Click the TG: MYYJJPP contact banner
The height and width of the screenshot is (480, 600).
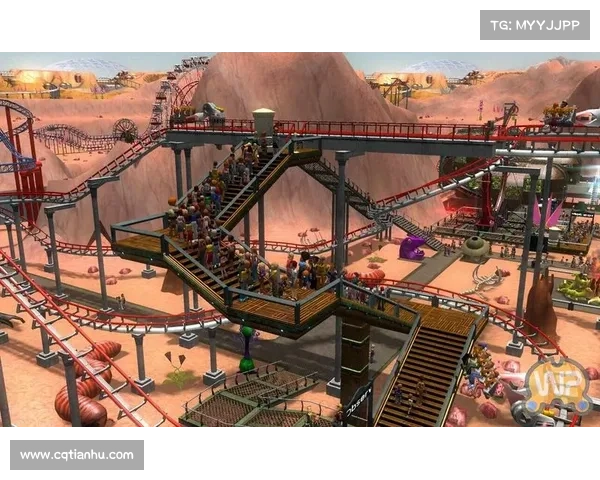[x=536, y=24]
